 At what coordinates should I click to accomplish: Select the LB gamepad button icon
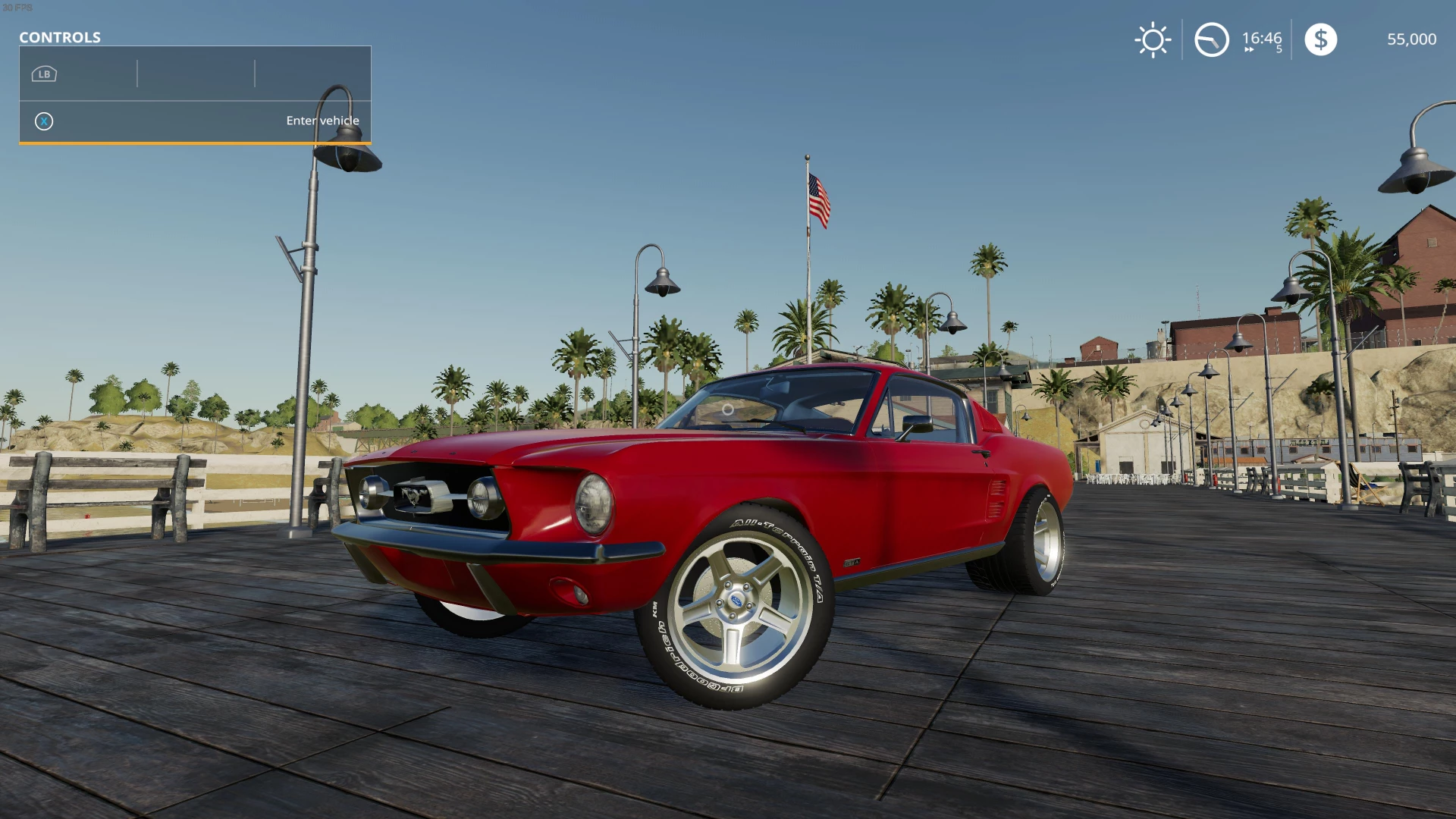click(x=43, y=74)
